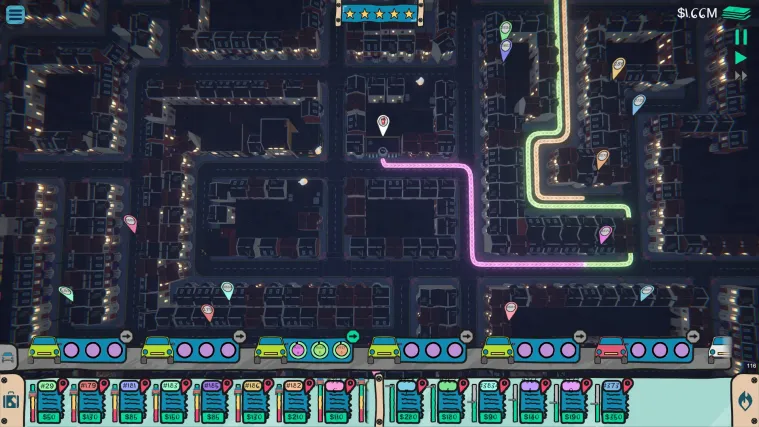Open the suitcase orders panel
This screenshot has height=427, width=759.
point(11,400)
